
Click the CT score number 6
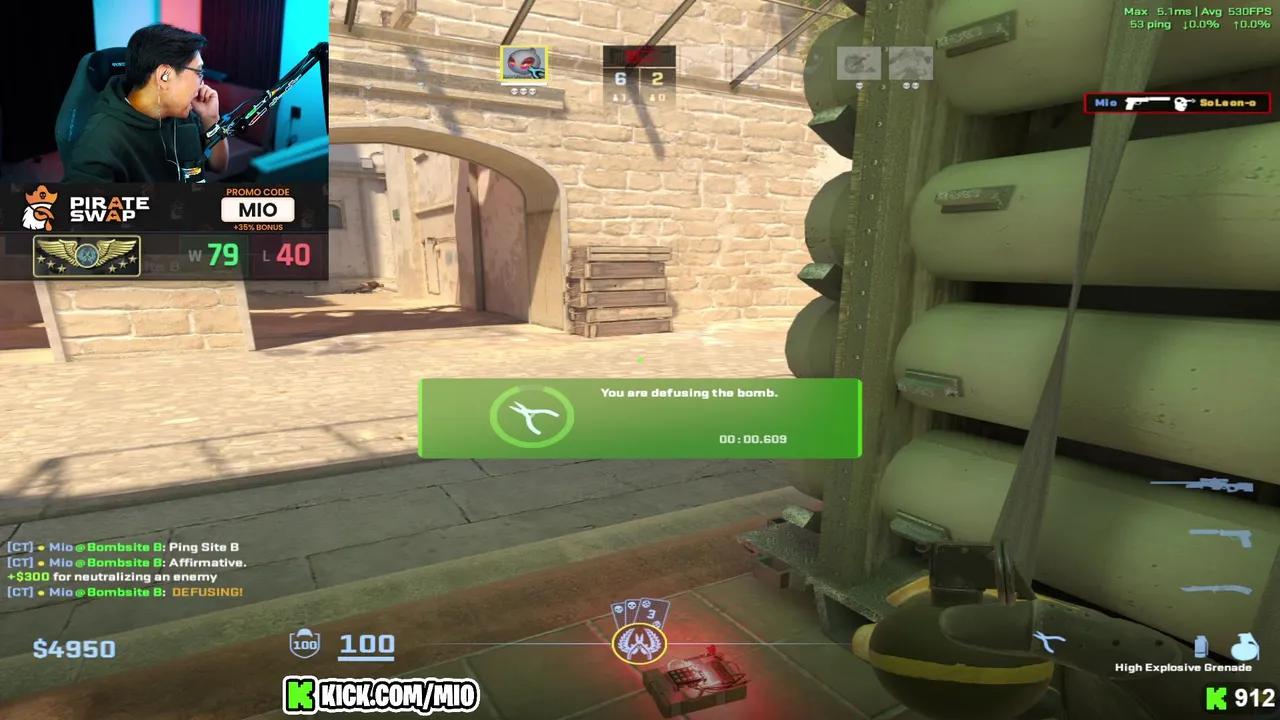click(619, 77)
